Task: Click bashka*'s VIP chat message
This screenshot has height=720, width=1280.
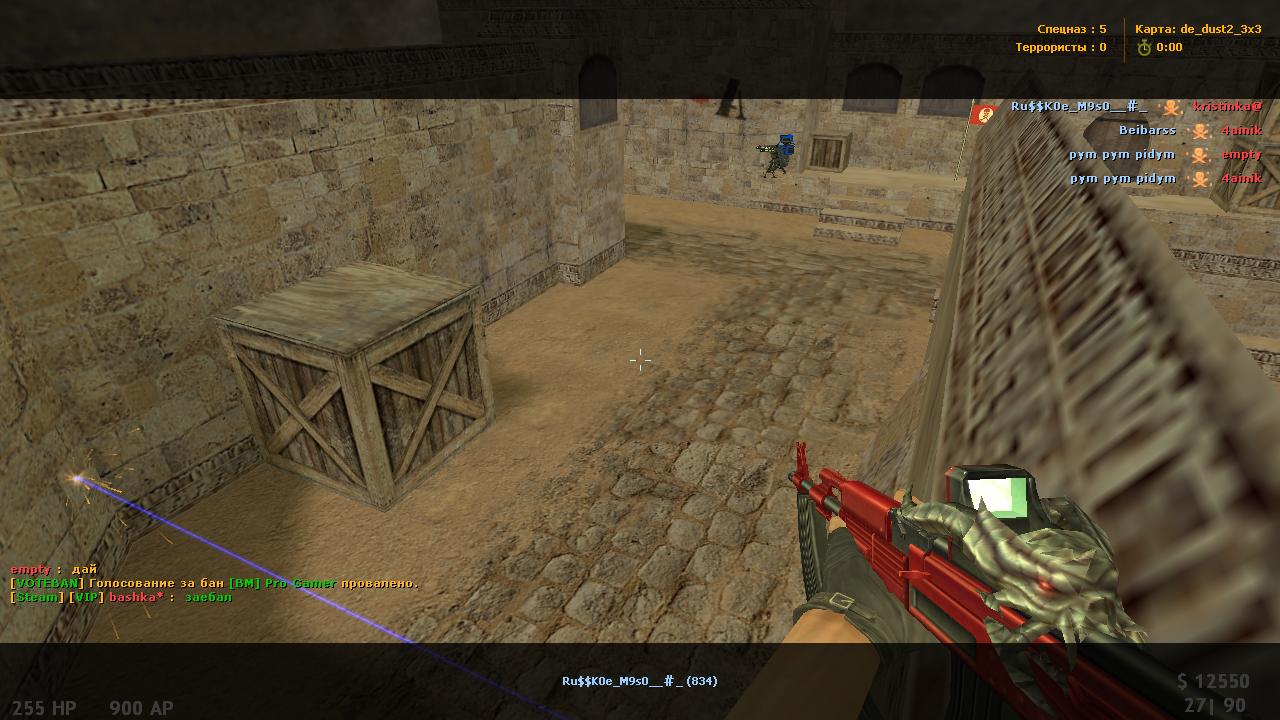Action: [x=121, y=597]
